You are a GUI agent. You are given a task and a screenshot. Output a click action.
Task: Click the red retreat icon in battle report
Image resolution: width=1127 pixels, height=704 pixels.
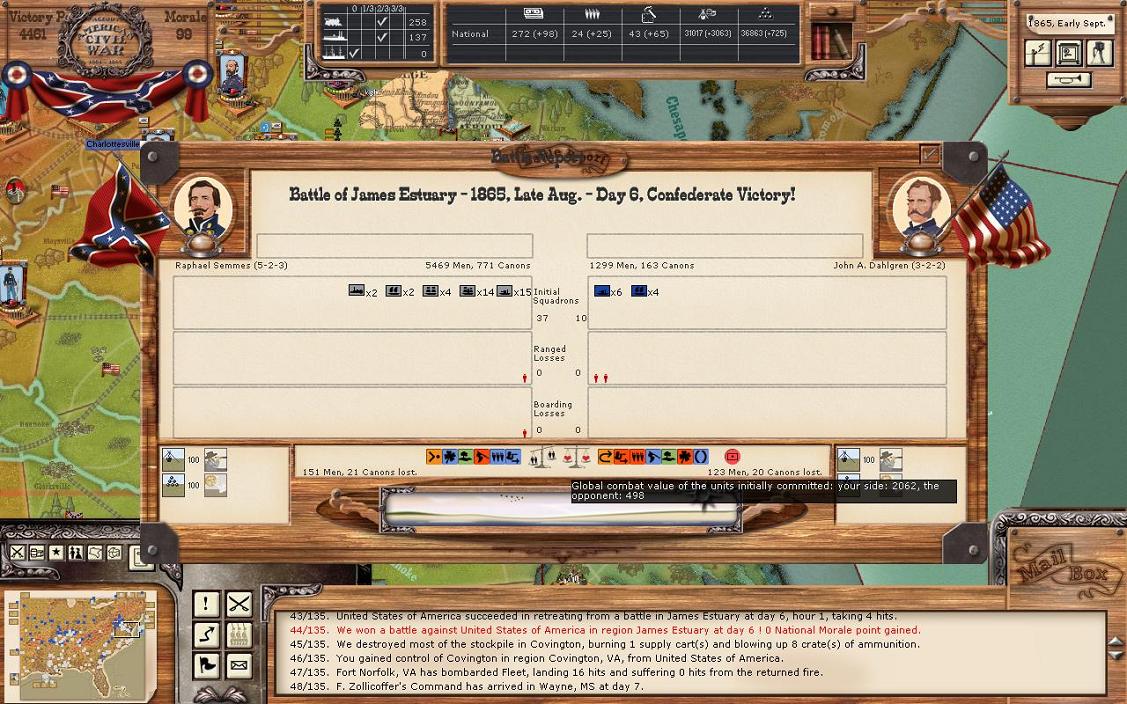[x=732, y=457]
